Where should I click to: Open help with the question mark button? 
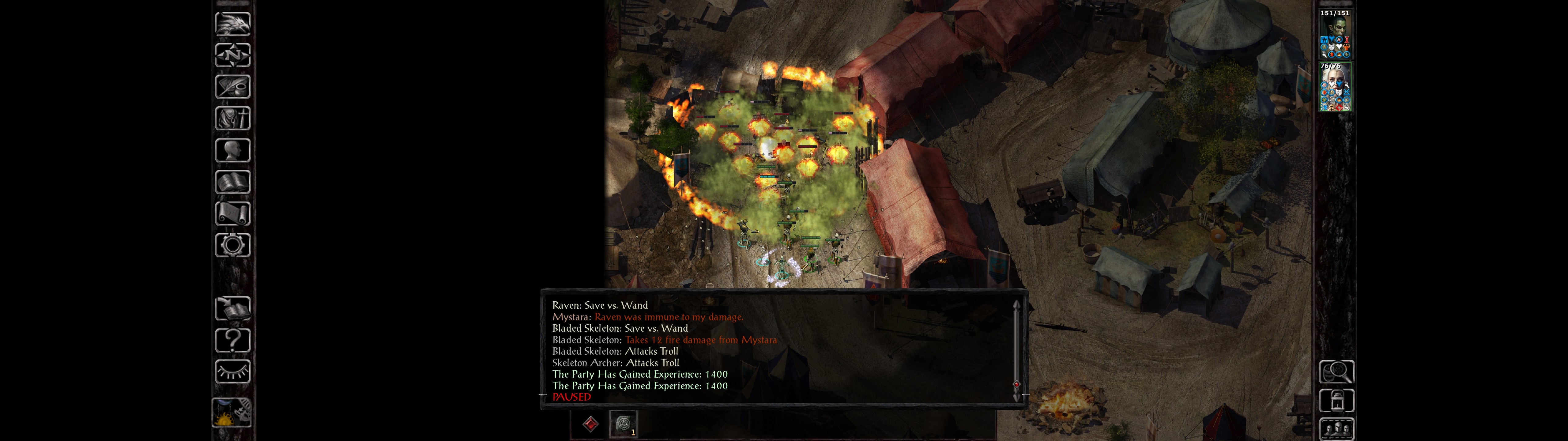click(x=232, y=341)
